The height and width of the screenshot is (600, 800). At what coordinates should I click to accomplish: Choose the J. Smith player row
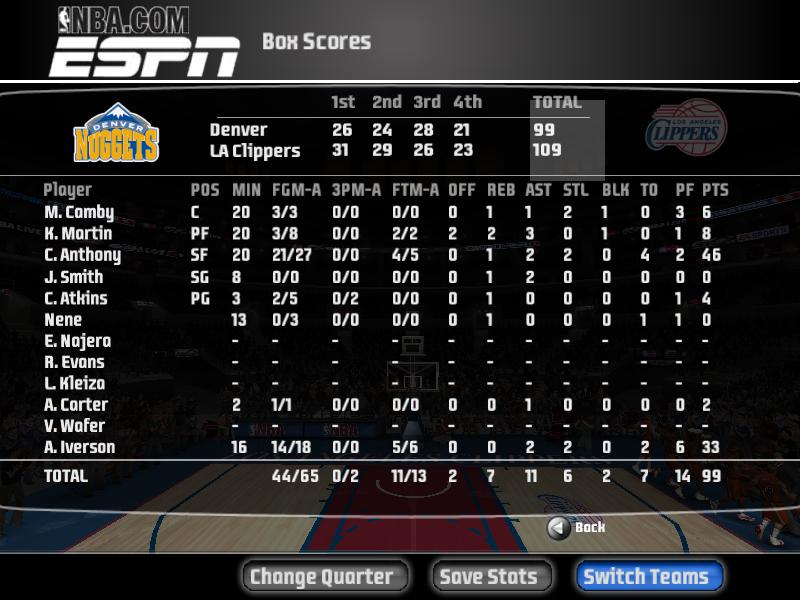coord(74,277)
